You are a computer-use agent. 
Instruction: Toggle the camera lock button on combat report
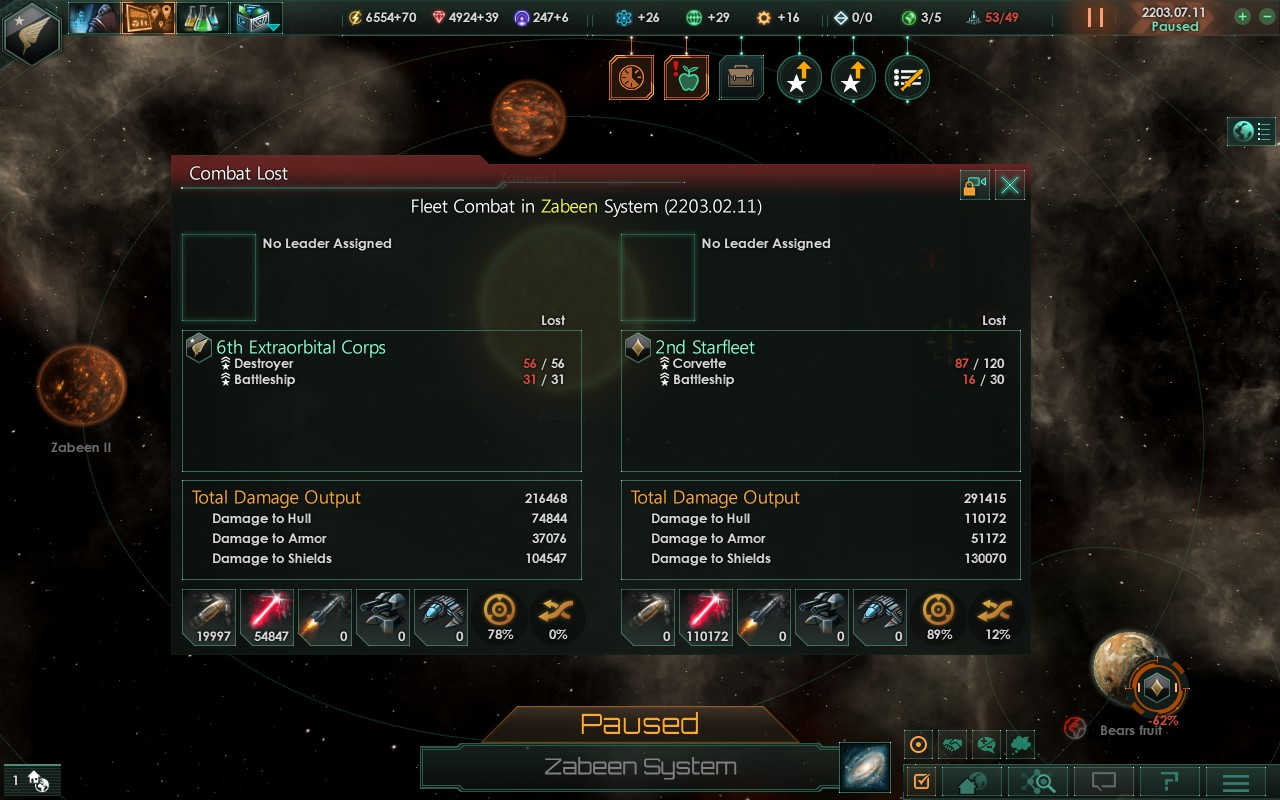(x=975, y=185)
